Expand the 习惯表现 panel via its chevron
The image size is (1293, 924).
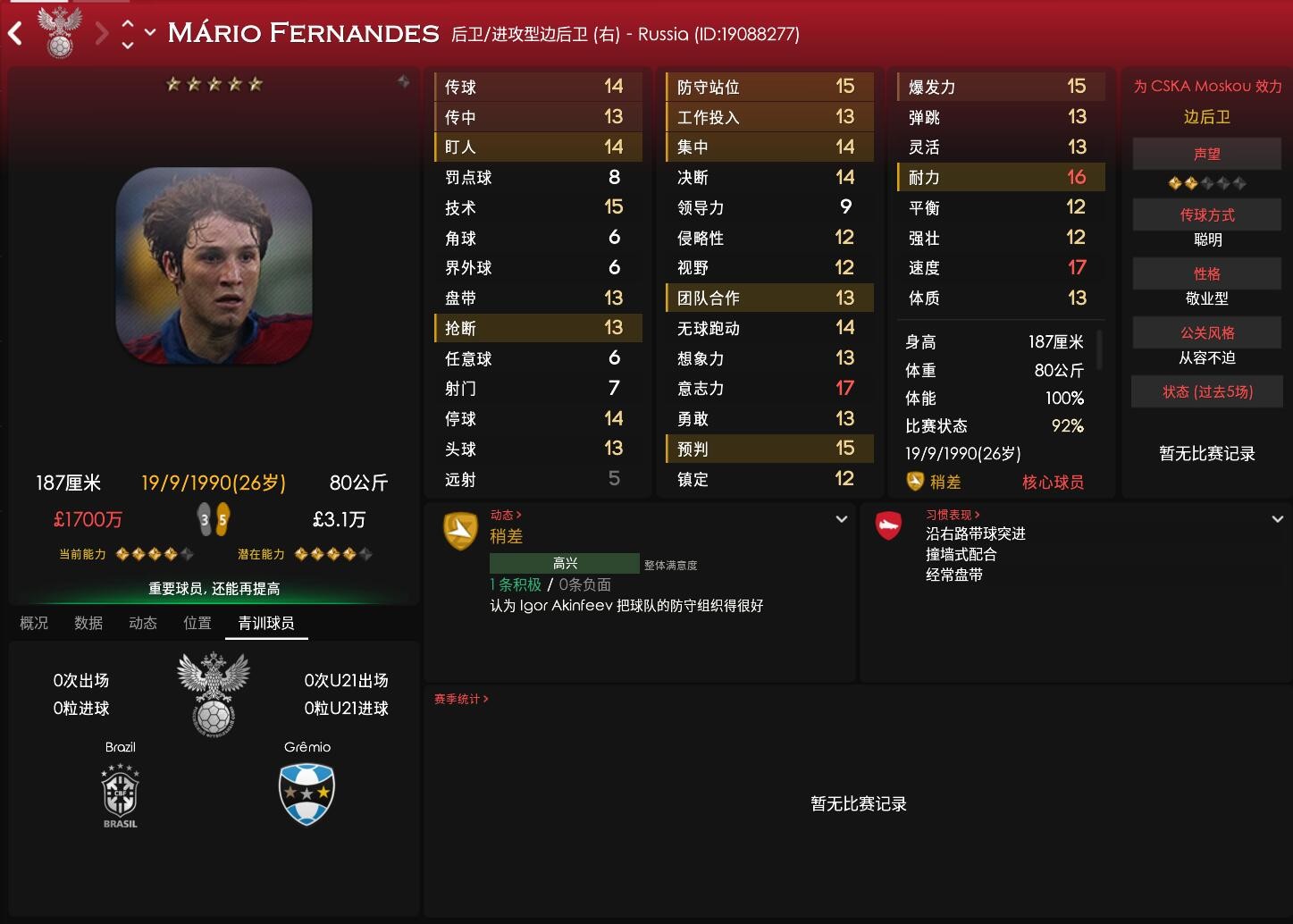(1277, 518)
